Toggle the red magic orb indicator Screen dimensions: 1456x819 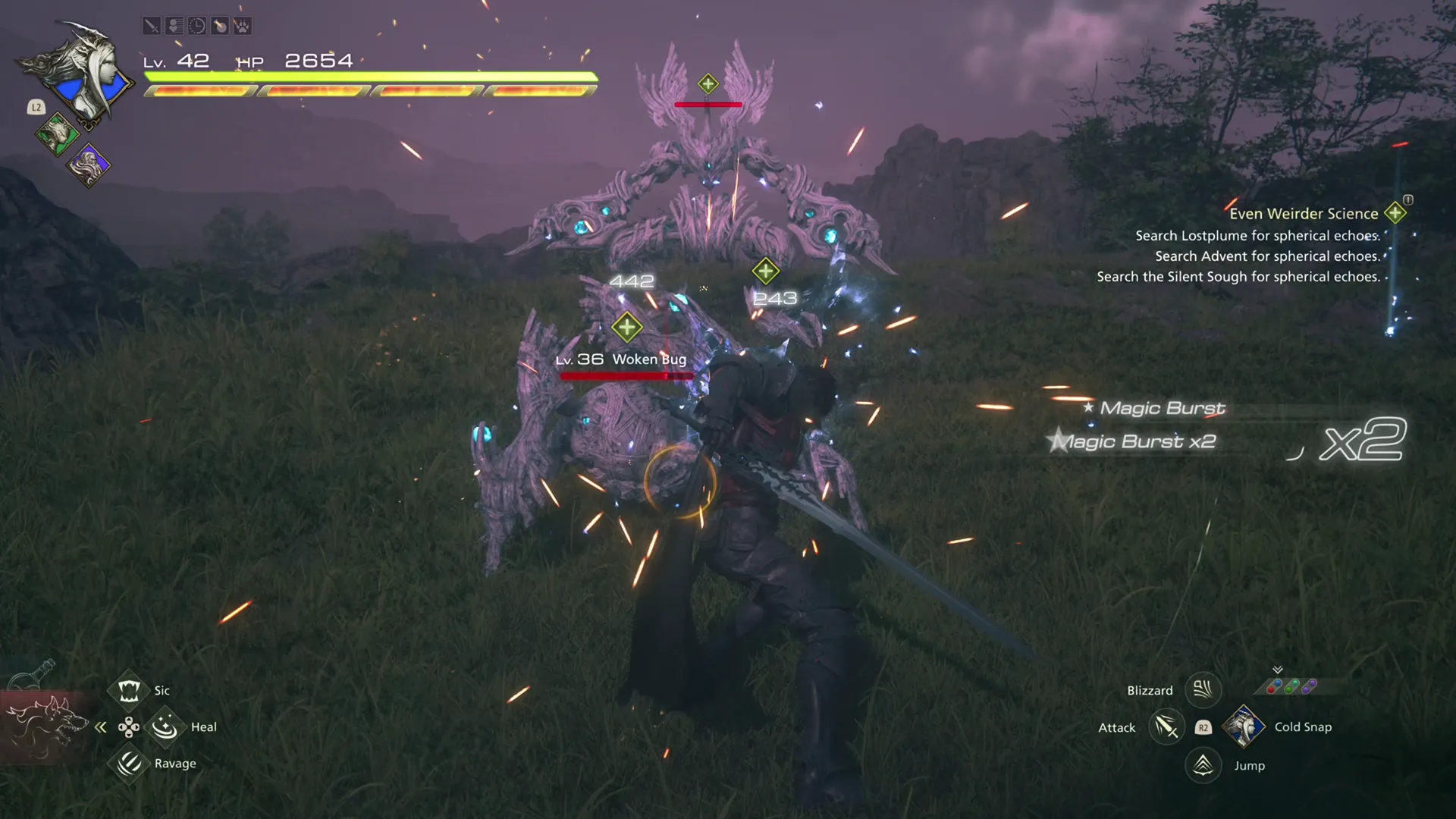1271,689
